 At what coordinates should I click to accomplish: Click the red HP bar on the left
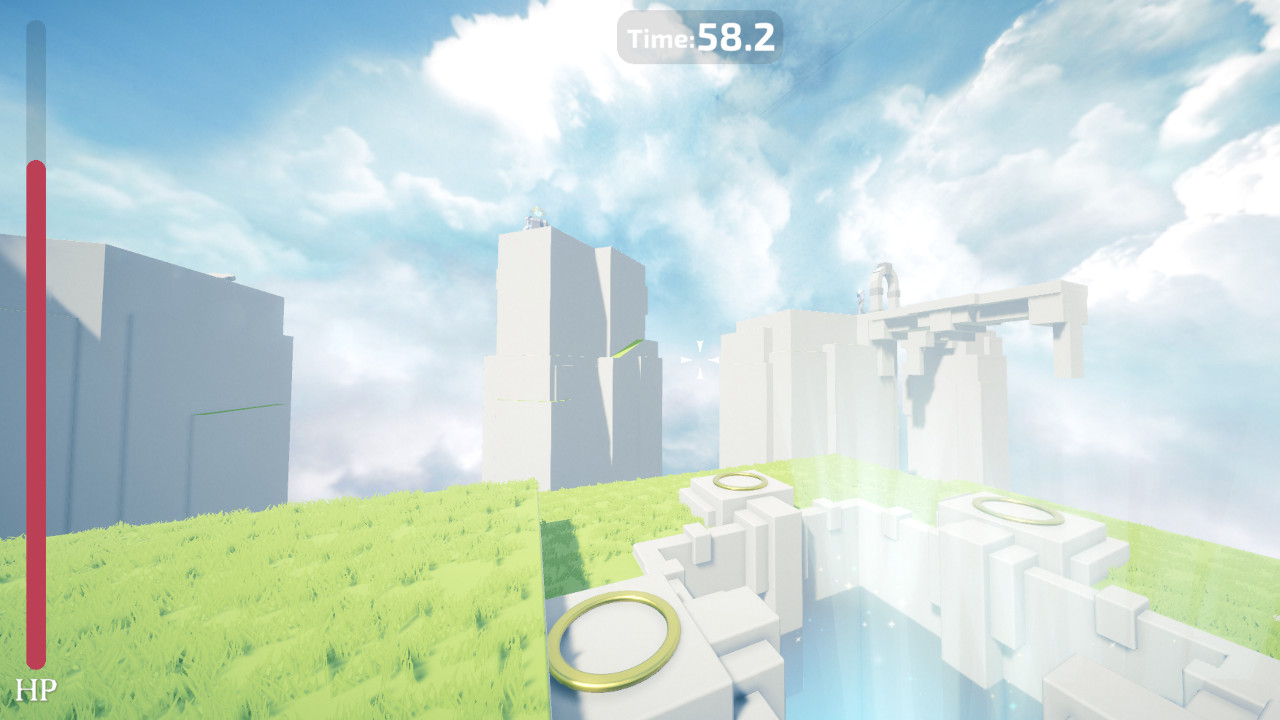coord(36,420)
